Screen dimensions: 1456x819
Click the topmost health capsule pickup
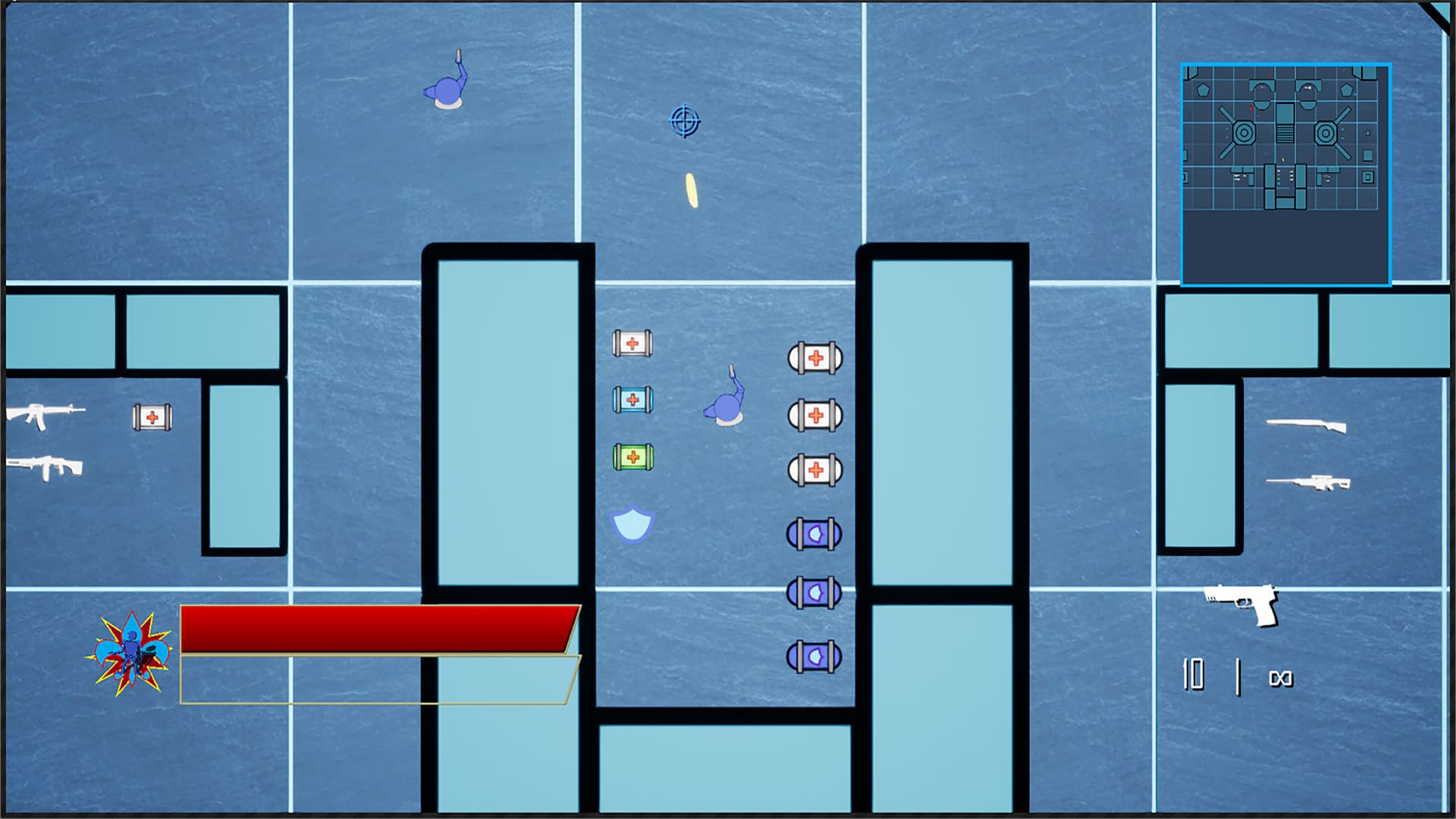click(x=815, y=358)
